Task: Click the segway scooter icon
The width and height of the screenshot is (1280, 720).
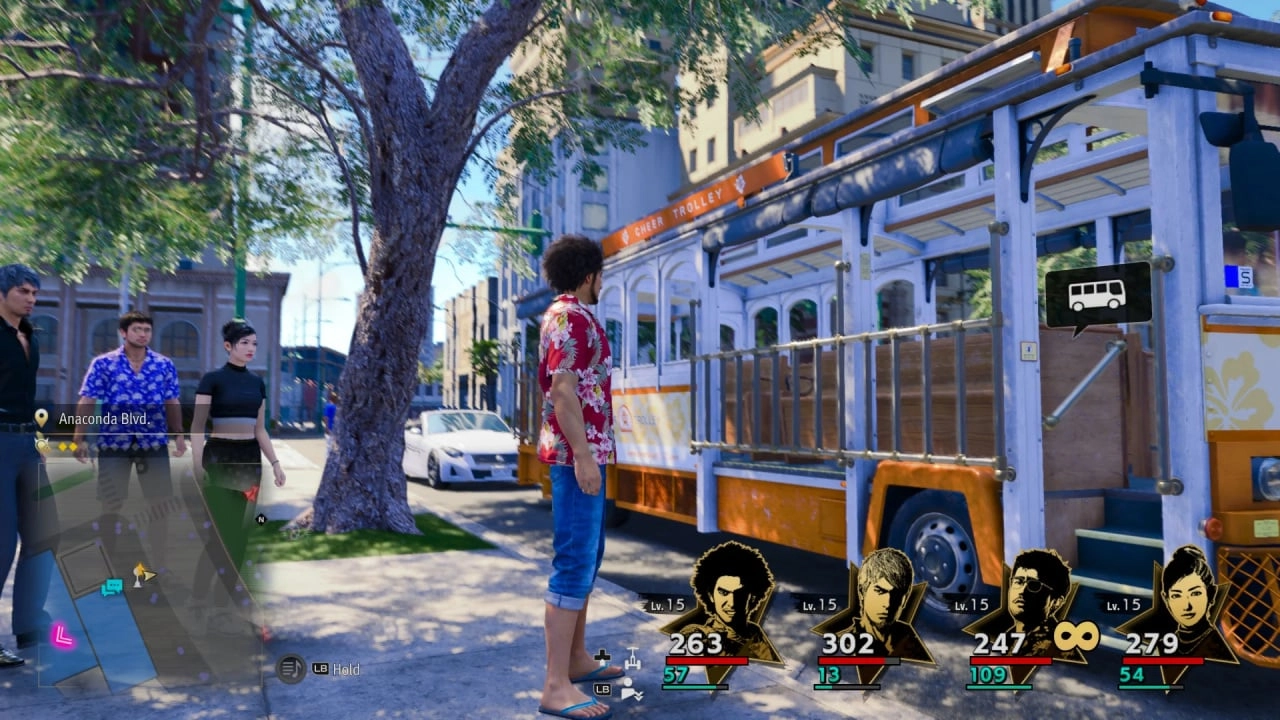Action: (x=631, y=659)
